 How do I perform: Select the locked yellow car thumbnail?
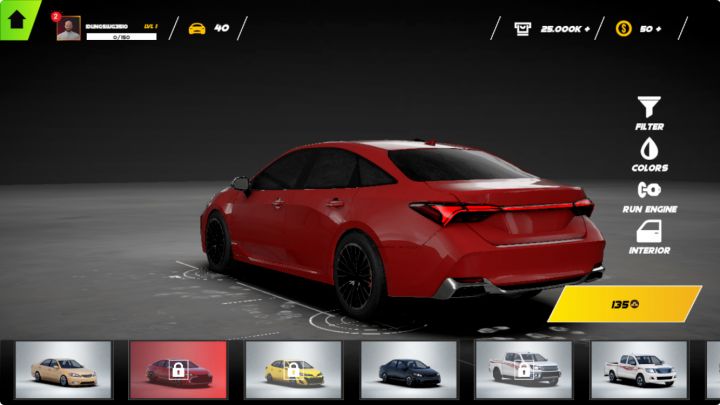(293, 370)
